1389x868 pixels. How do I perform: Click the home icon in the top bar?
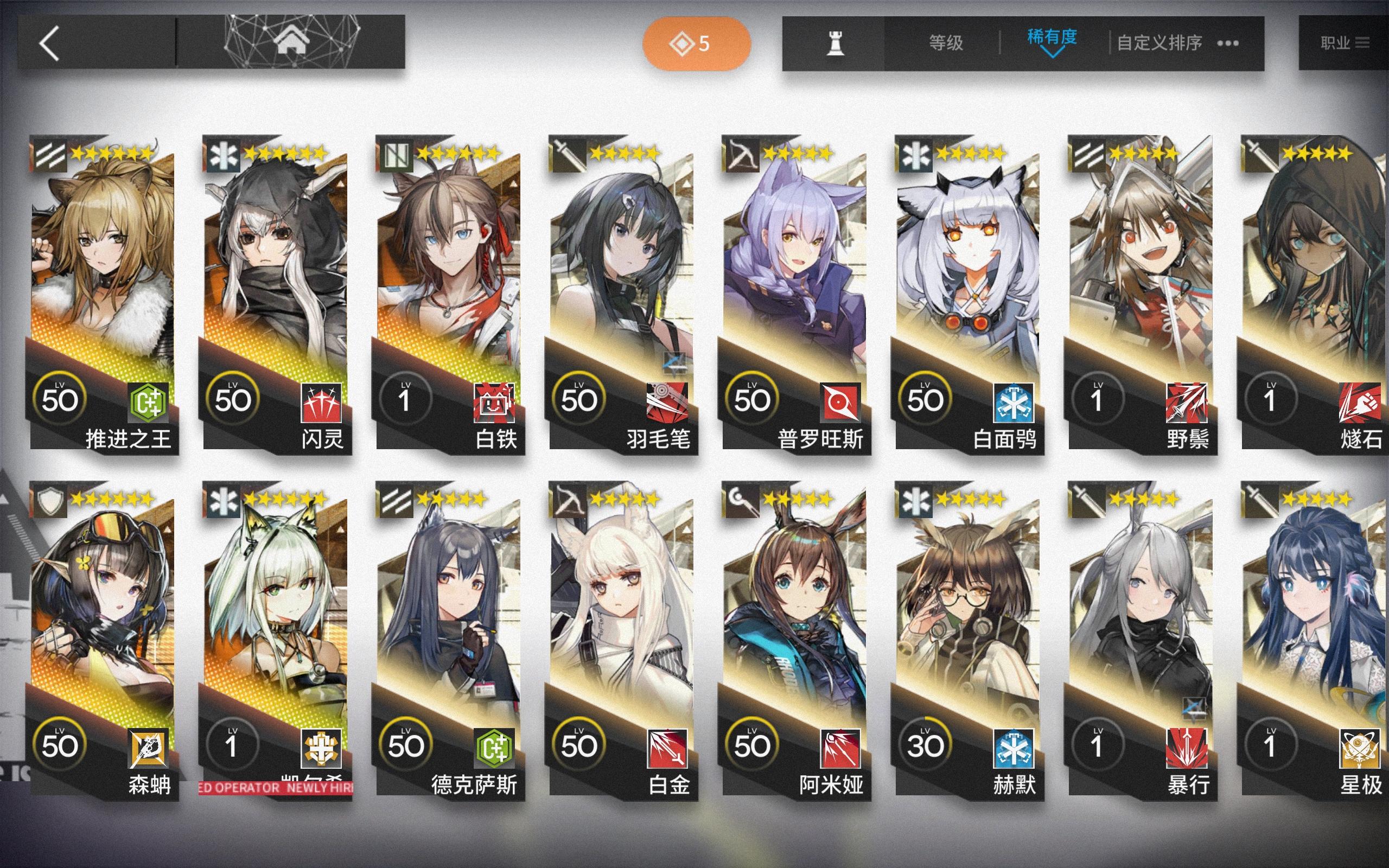293,41
